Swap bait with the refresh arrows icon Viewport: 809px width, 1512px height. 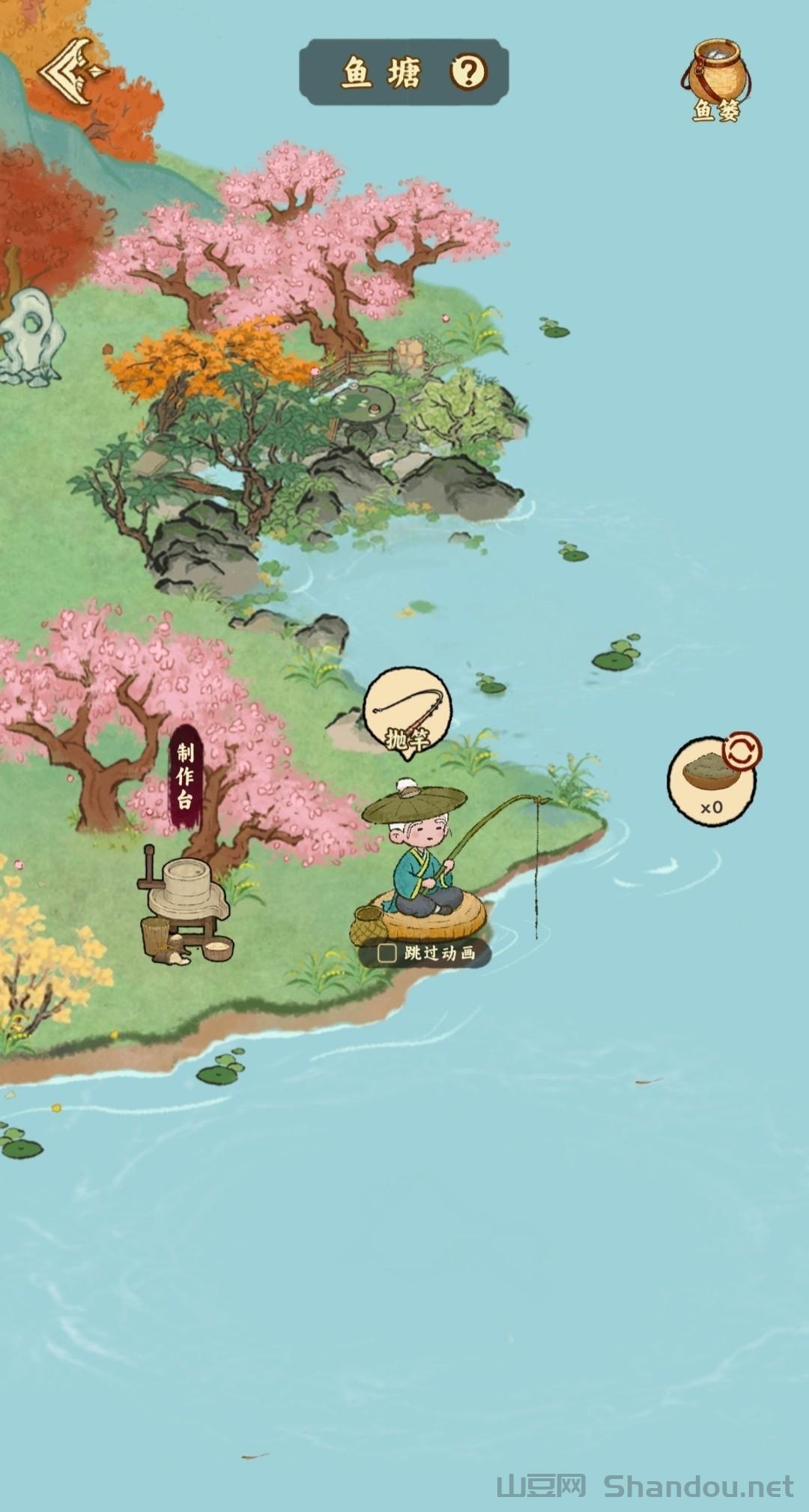(x=742, y=752)
